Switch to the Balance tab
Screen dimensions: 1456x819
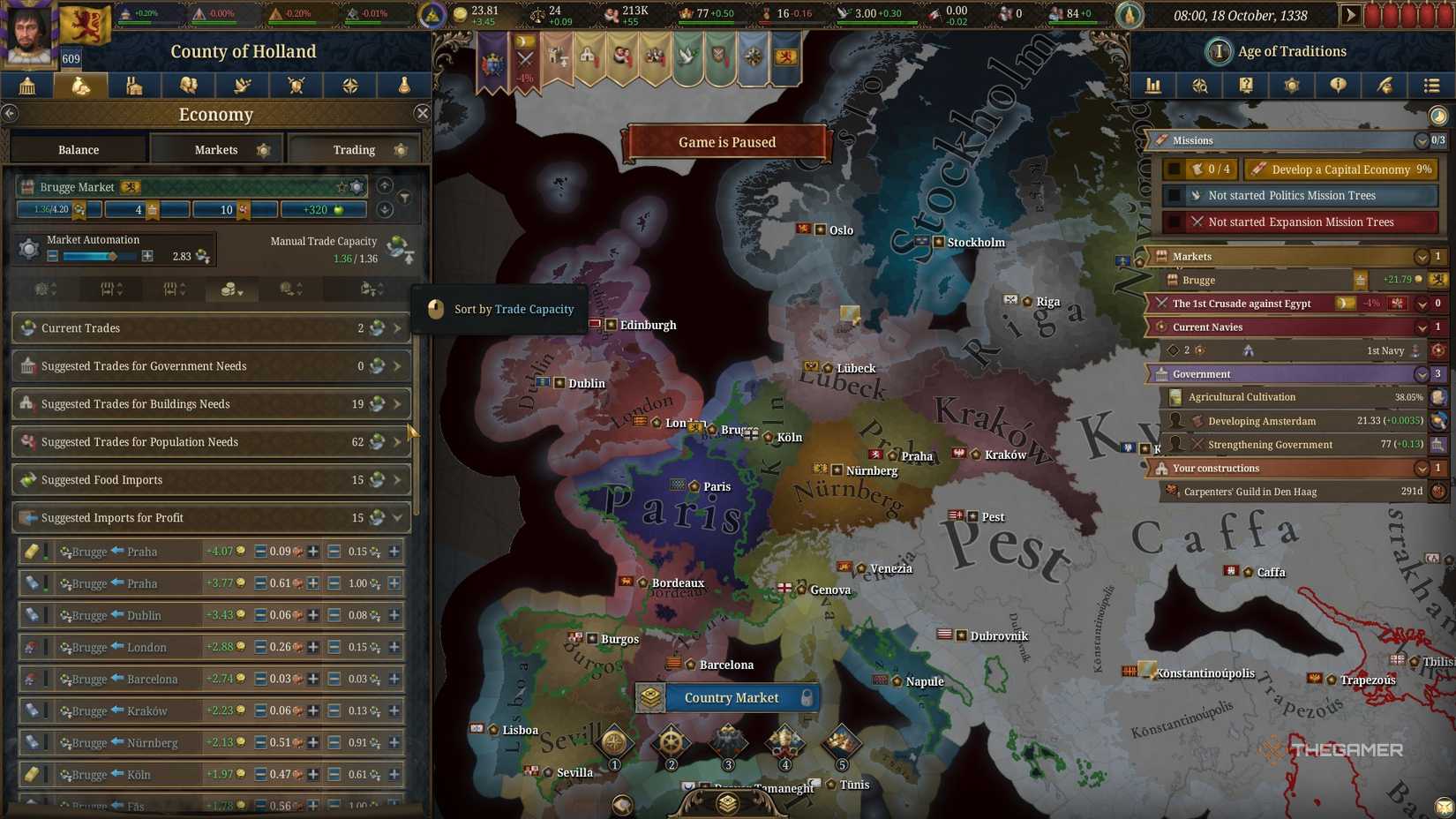(78, 149)
